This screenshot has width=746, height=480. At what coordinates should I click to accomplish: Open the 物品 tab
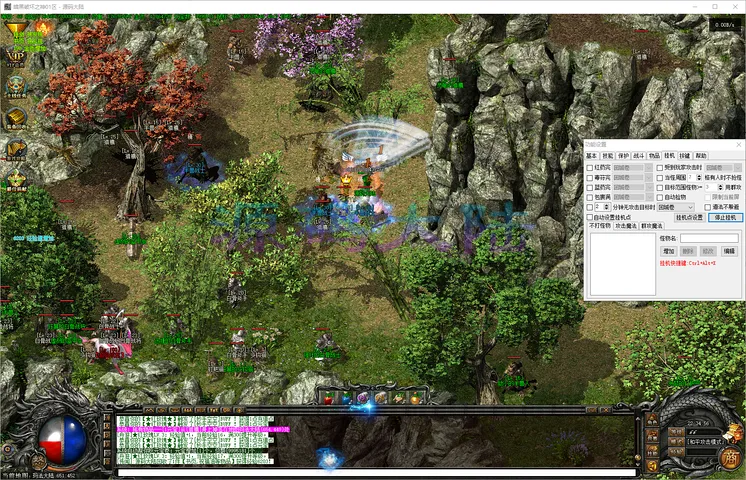pos(654,156)
